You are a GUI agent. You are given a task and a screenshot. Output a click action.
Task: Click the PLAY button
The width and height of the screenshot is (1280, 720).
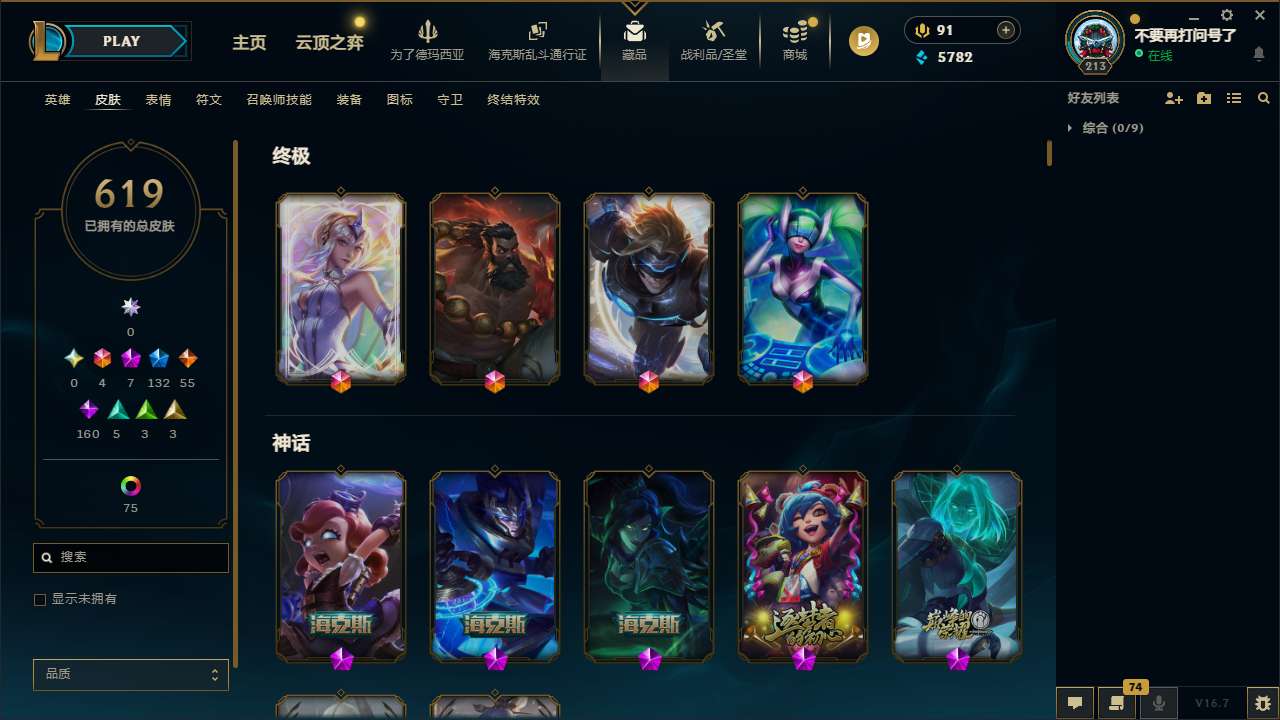coord(121,41)
